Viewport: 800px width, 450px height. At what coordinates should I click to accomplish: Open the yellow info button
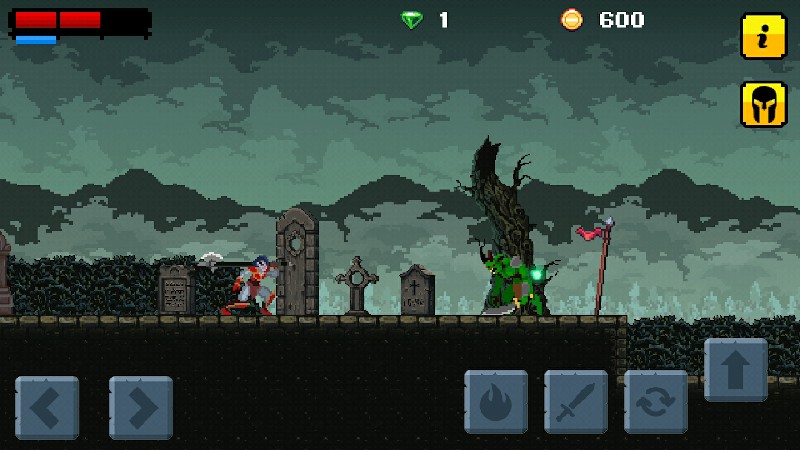click(x=763, y=37)
